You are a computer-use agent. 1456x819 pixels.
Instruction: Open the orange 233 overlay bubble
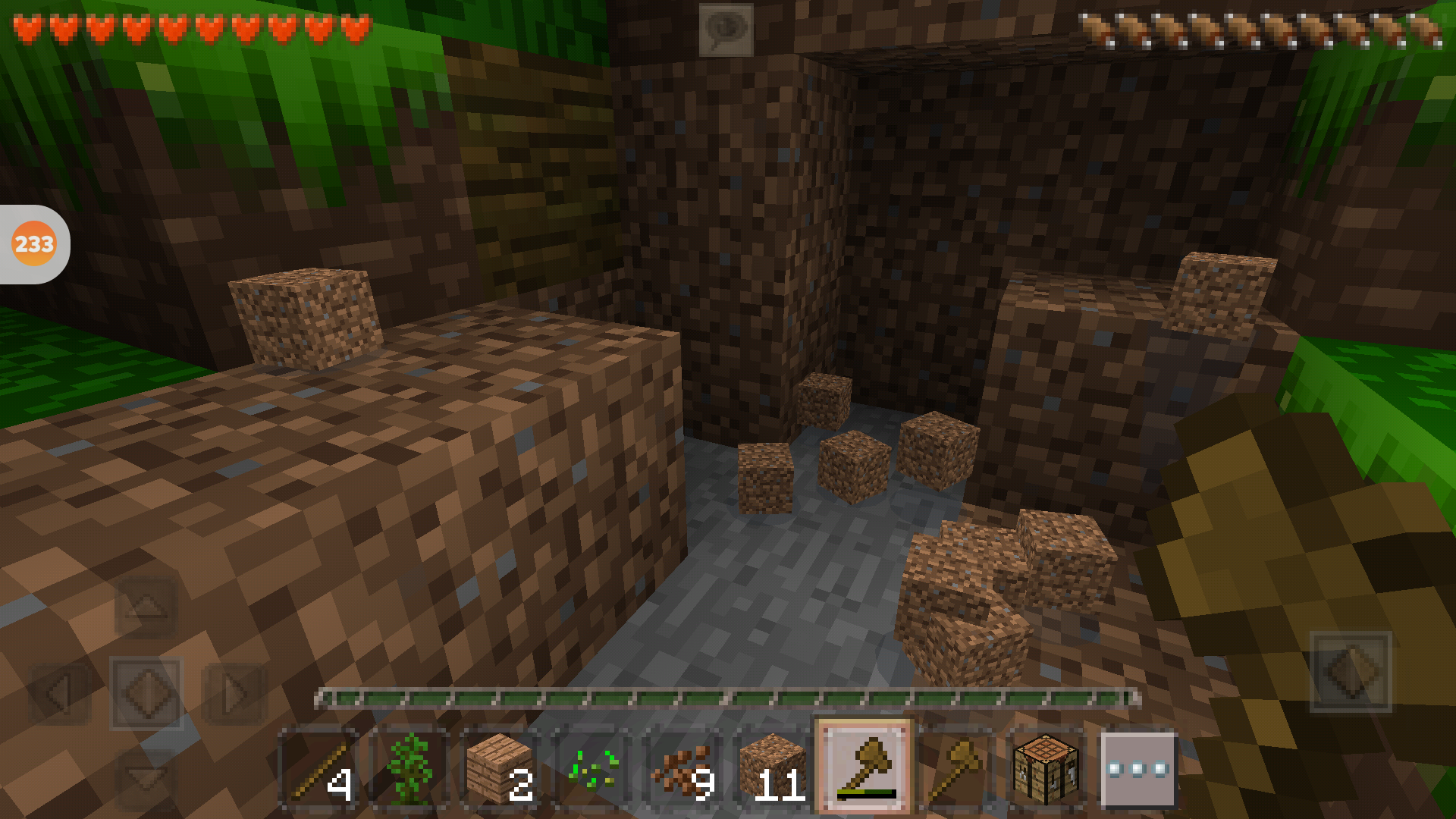coord(34,244)
